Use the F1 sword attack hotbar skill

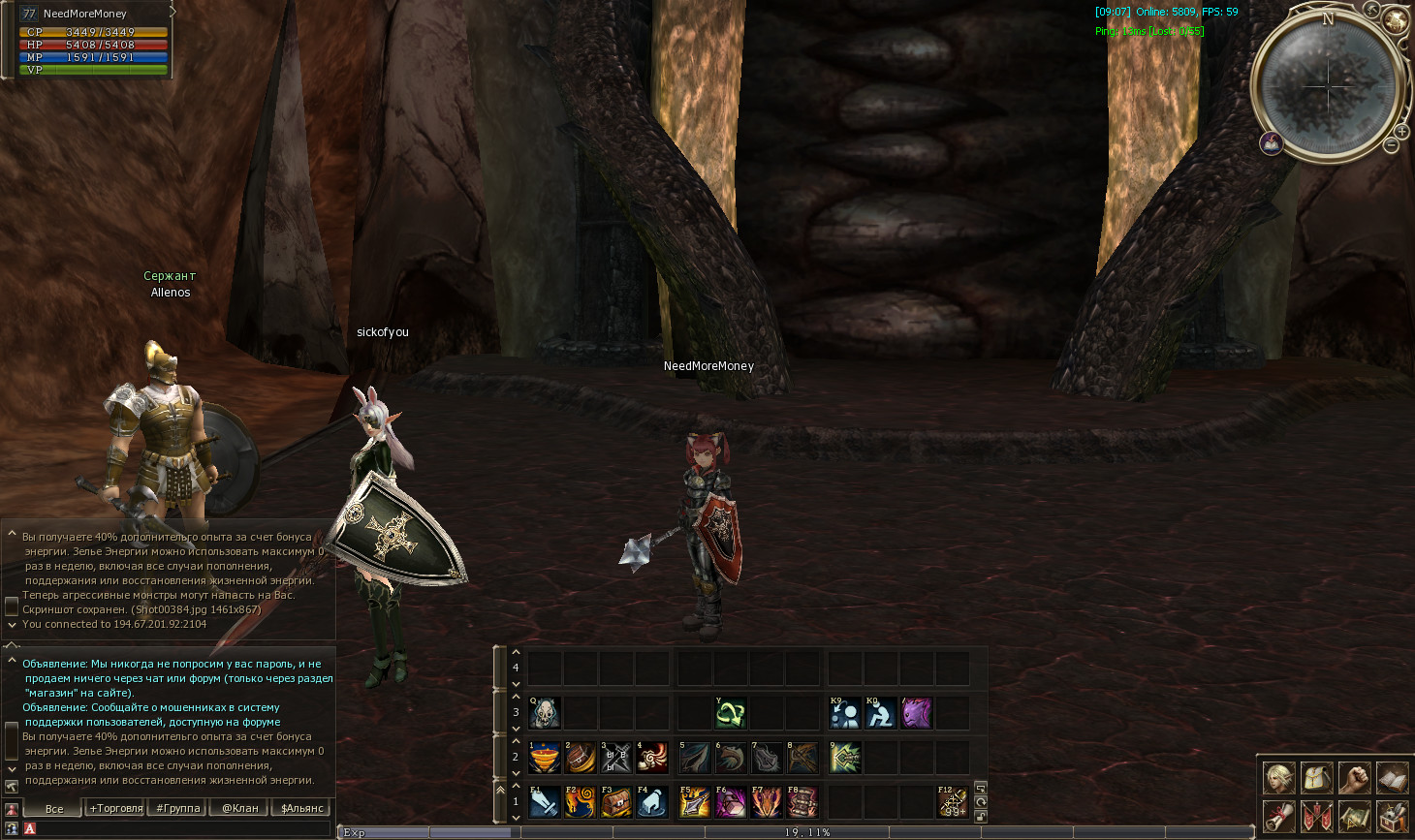pos(545,802)
